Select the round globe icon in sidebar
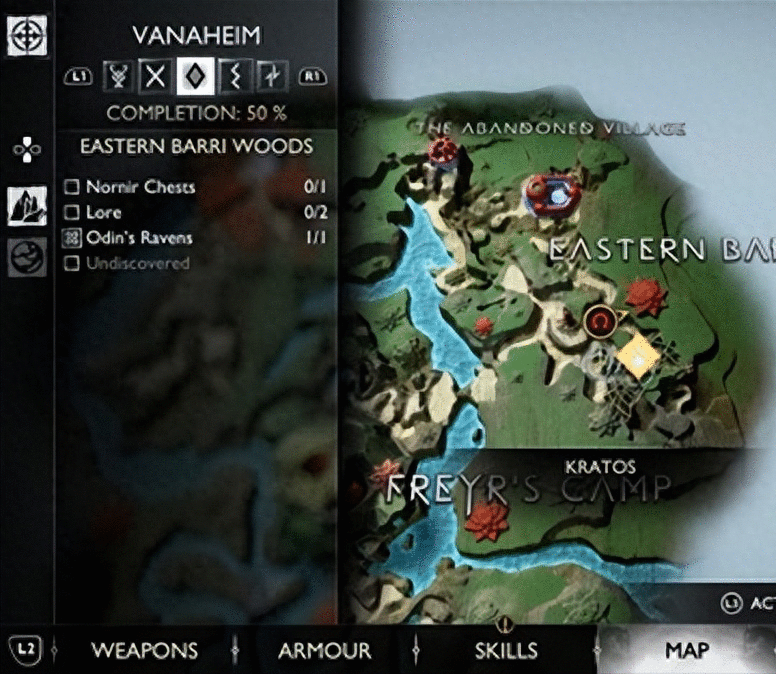Viewport: 776px width, 674px height. (26, 258)
